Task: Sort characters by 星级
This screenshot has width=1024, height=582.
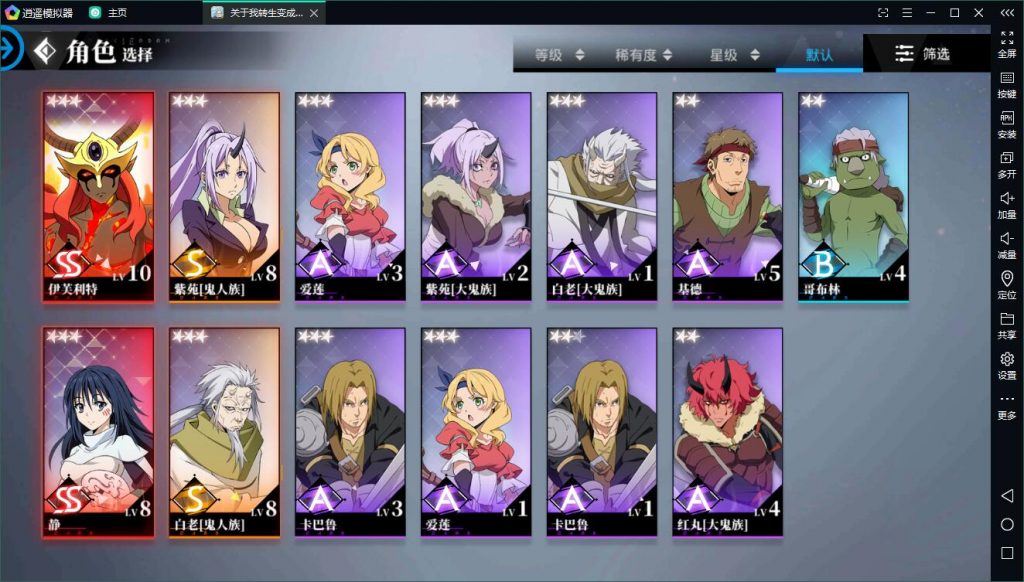Action: [734, 55]
